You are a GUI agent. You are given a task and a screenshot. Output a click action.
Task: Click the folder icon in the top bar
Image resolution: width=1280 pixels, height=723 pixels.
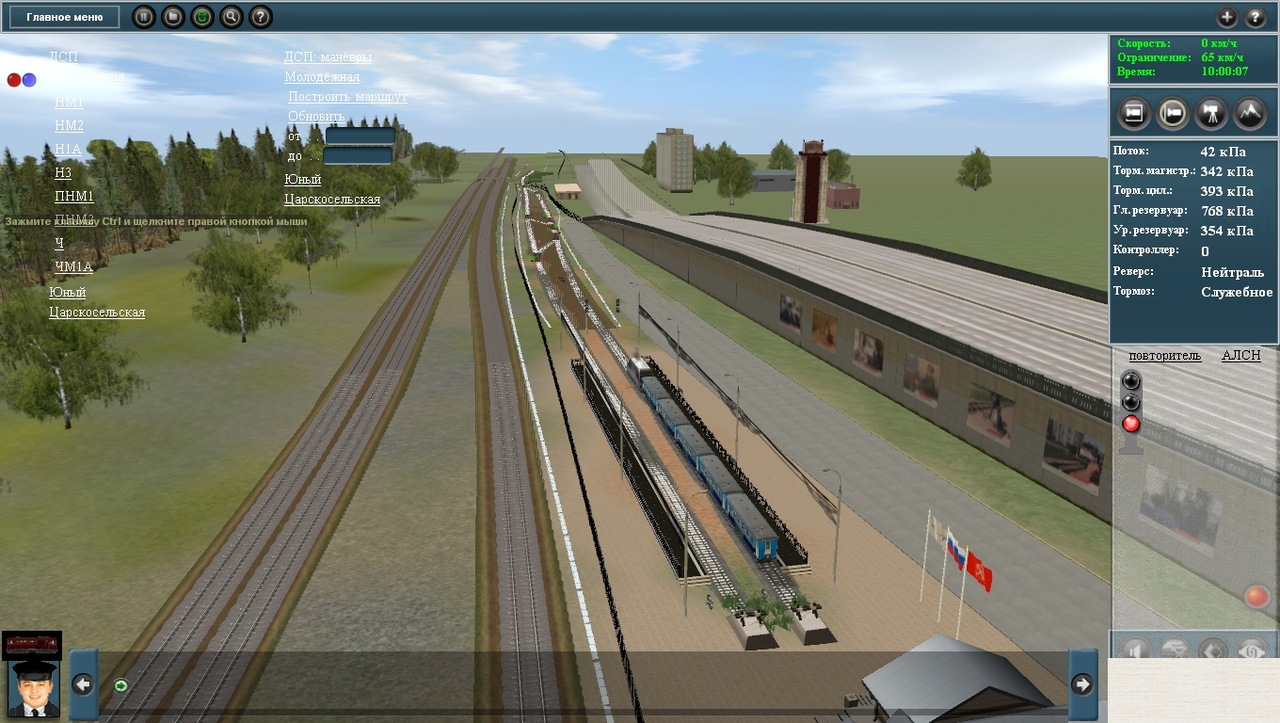[173, 17]
